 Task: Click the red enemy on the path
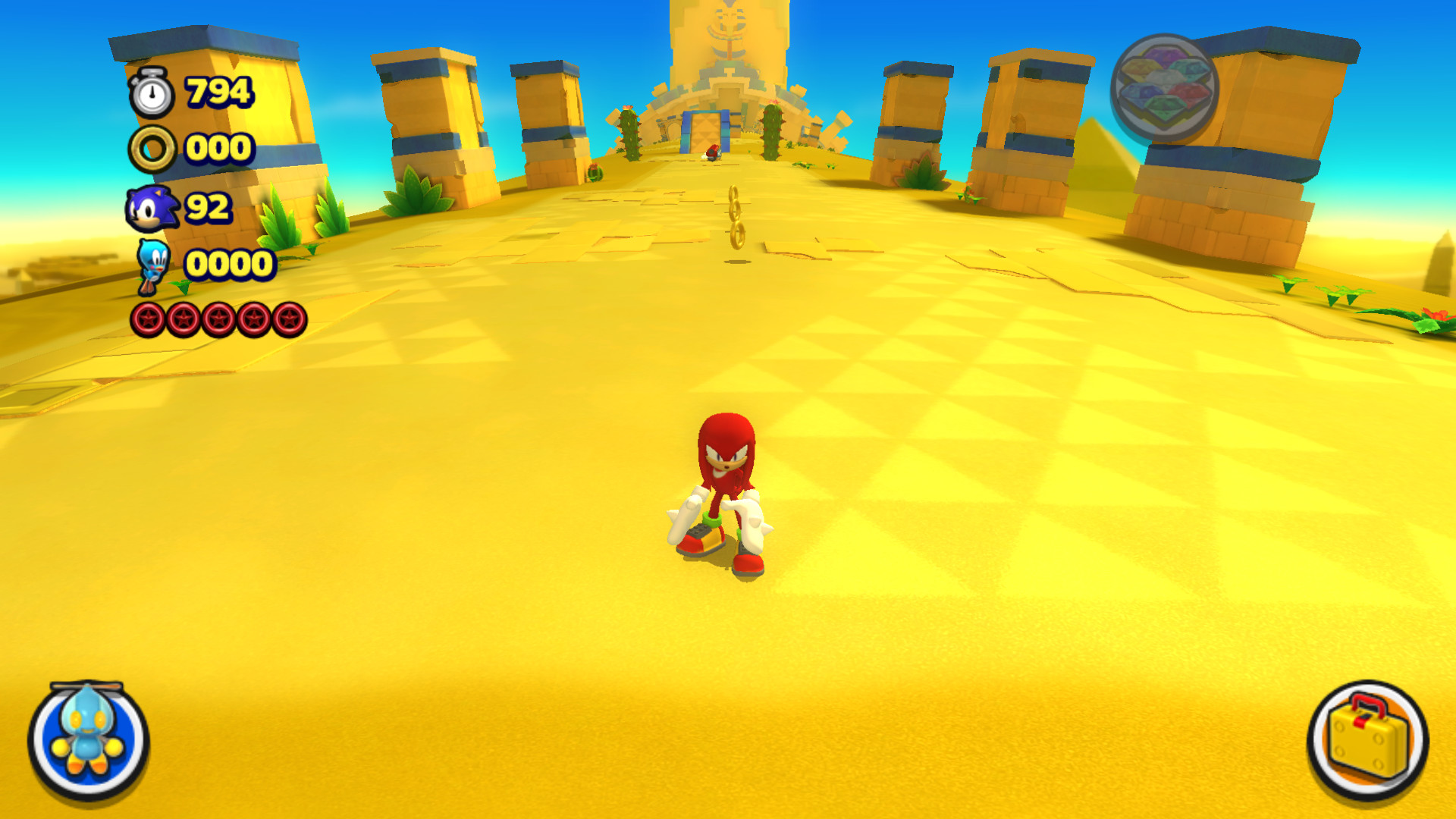pyautogui.click(x=712, y=151)
